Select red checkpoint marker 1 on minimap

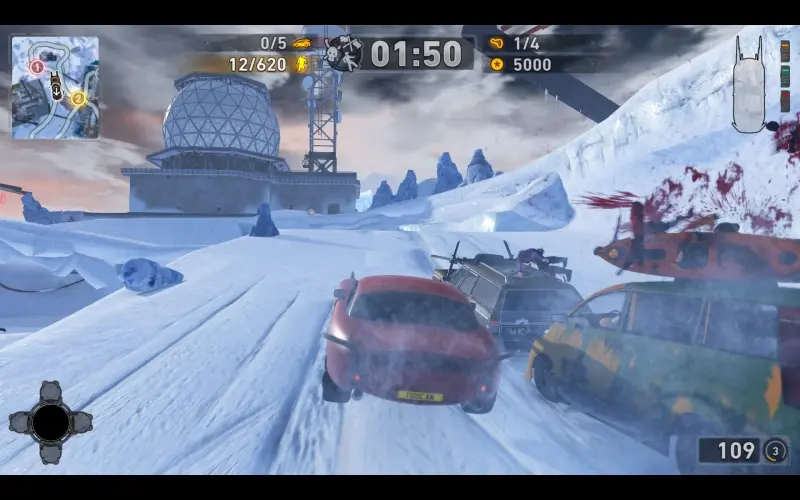(37, 67)
